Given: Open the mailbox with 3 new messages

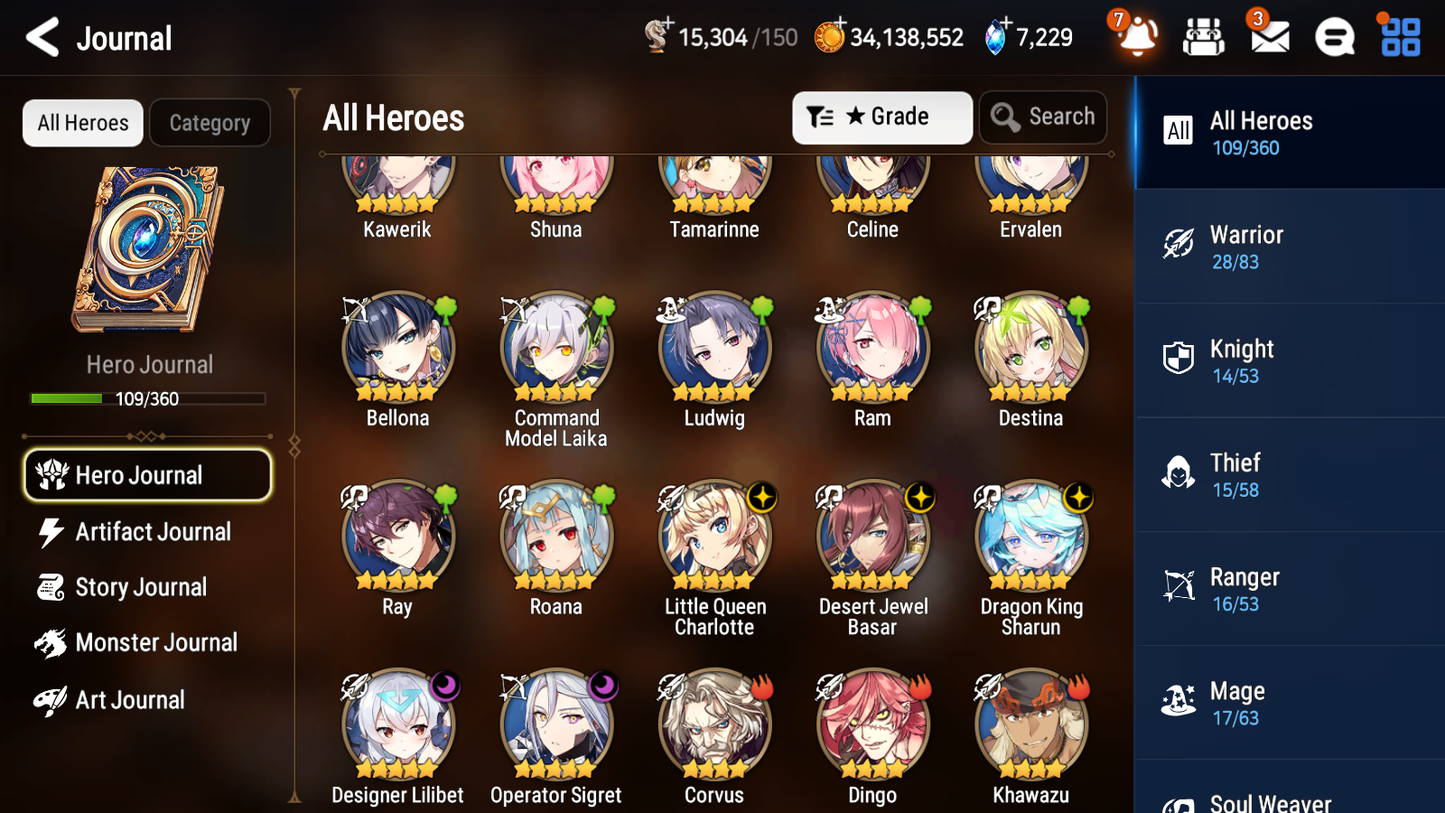Looking at the screenshot, I should tap(1269, 36).
